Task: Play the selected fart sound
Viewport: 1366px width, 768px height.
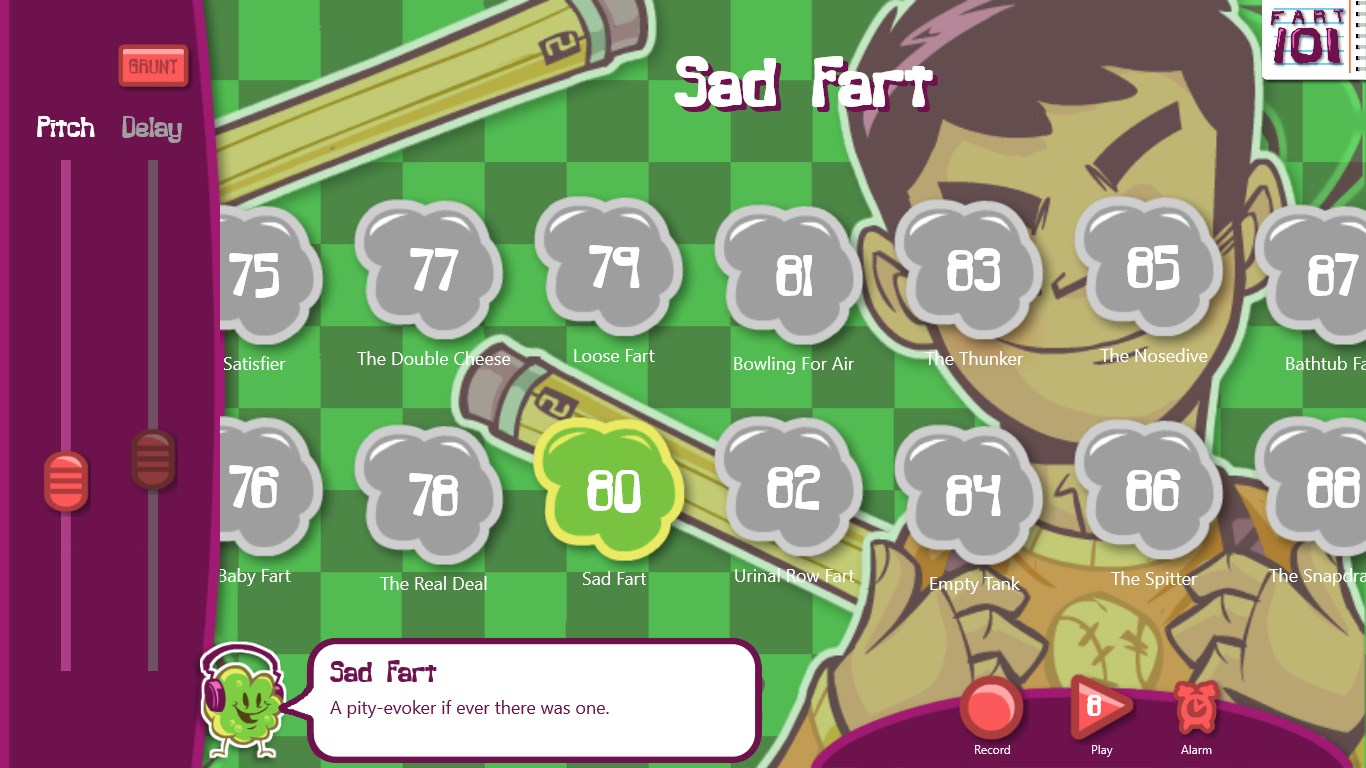Action: pyautogui.click(x=1100, y=709)
